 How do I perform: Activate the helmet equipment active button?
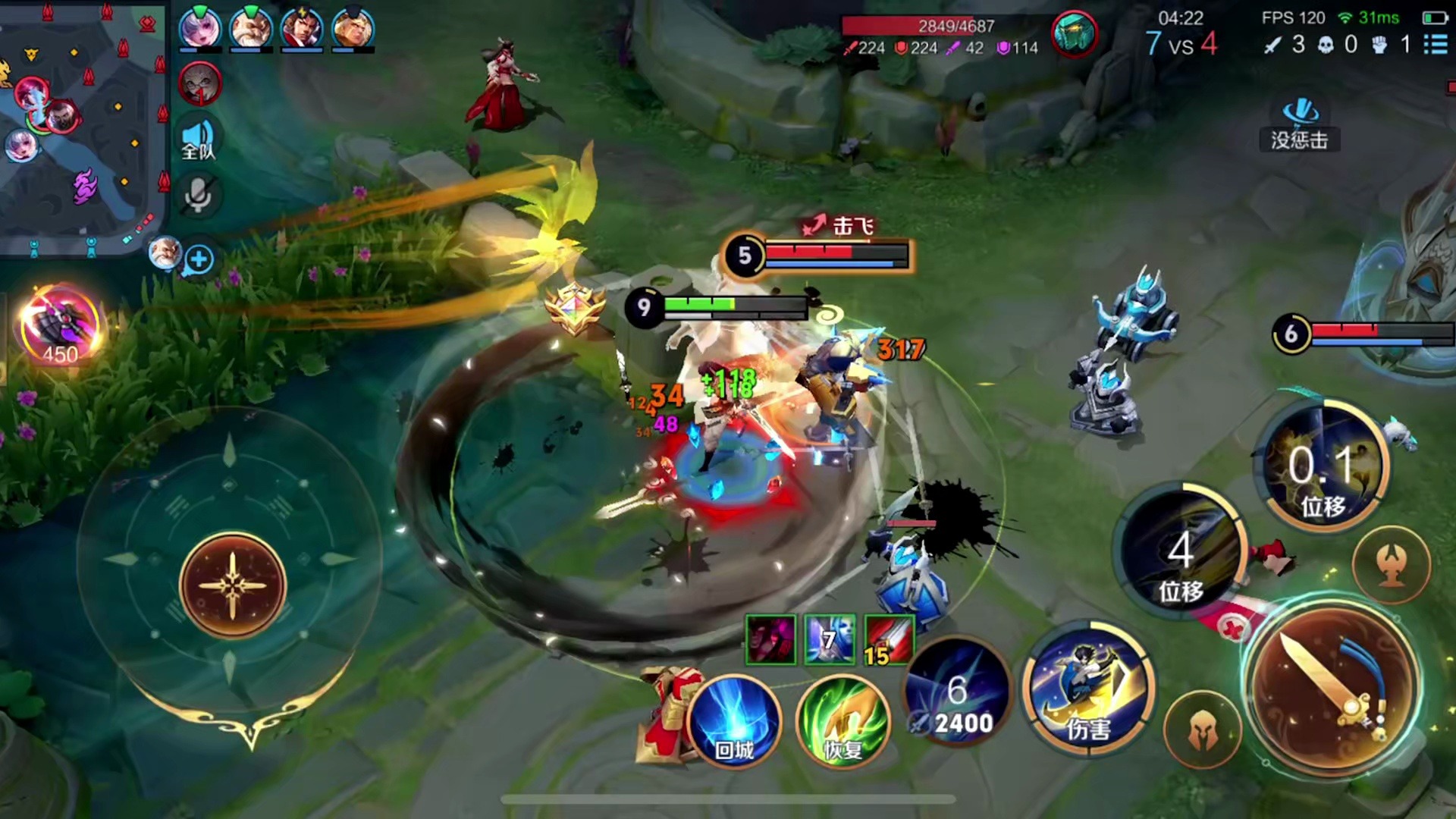(1202, 730)
